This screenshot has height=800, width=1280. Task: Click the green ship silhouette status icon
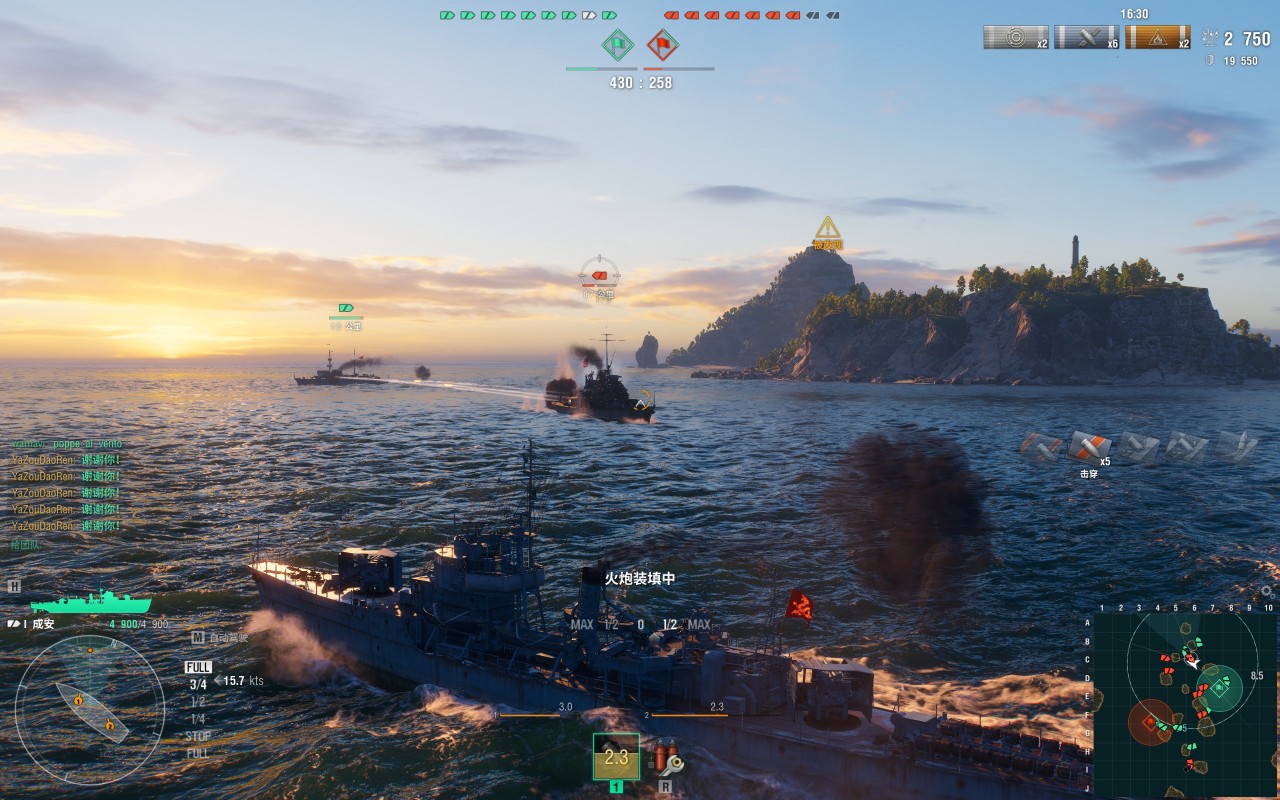pos(90,602)
